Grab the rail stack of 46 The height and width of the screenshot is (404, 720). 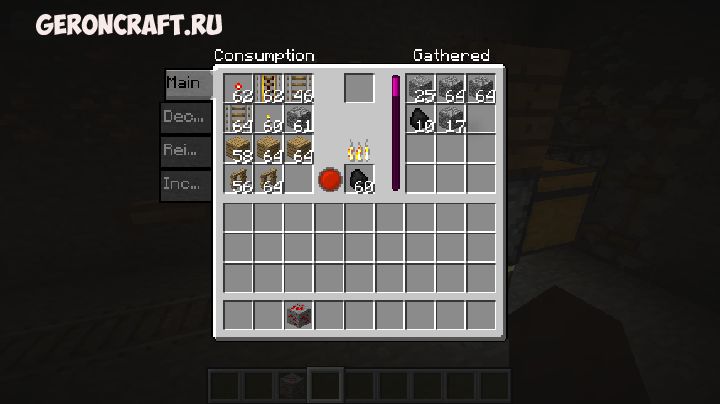[x=299, y=89]
